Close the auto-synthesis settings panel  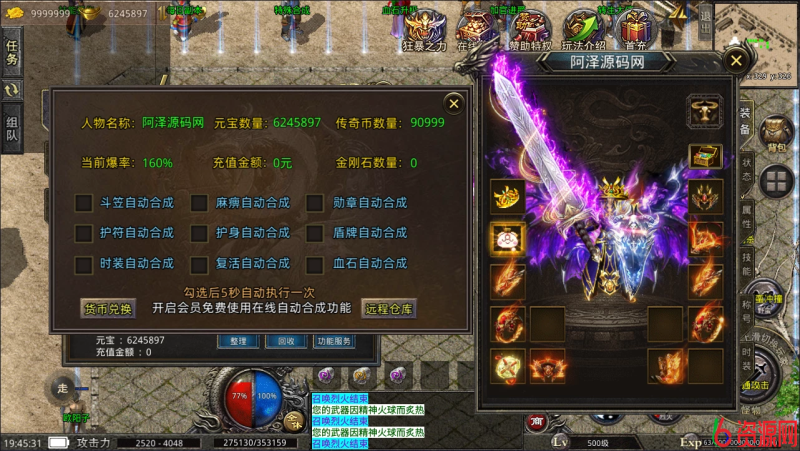tap(454, 102)
